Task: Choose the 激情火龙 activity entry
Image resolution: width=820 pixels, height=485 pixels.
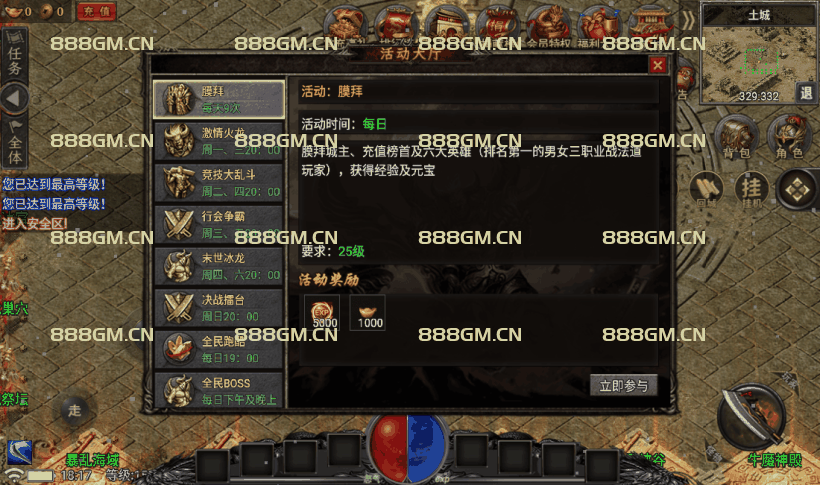Action: (219, 140)
